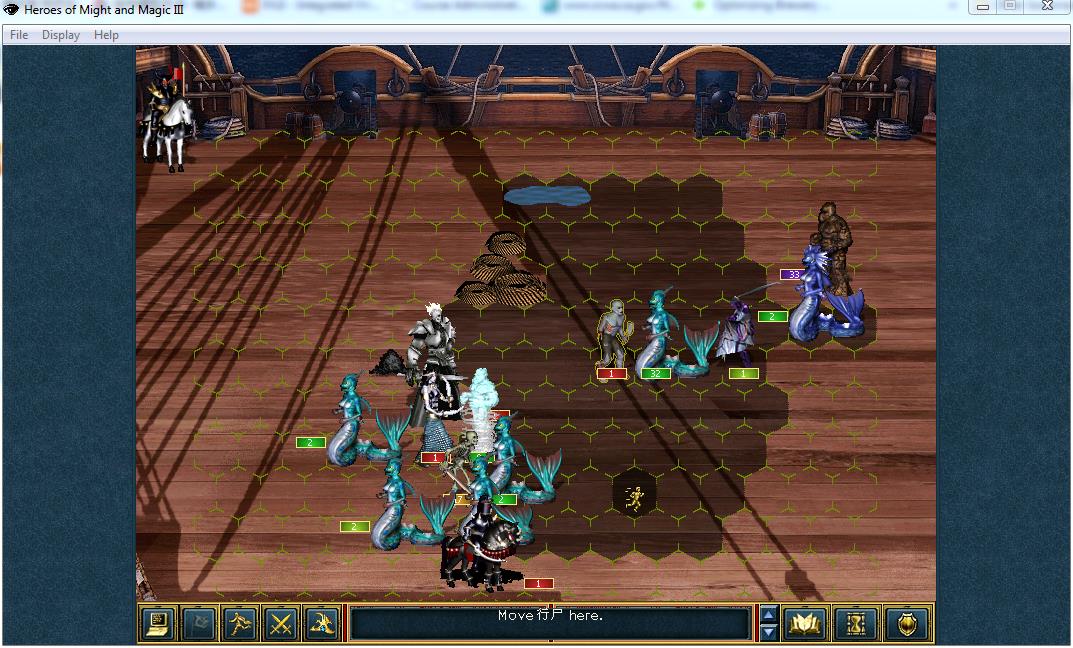The height and width of the screenshot is (648, 1073).
Task: Choose the hourglass Wait button
Action: (x=856, y=624)
